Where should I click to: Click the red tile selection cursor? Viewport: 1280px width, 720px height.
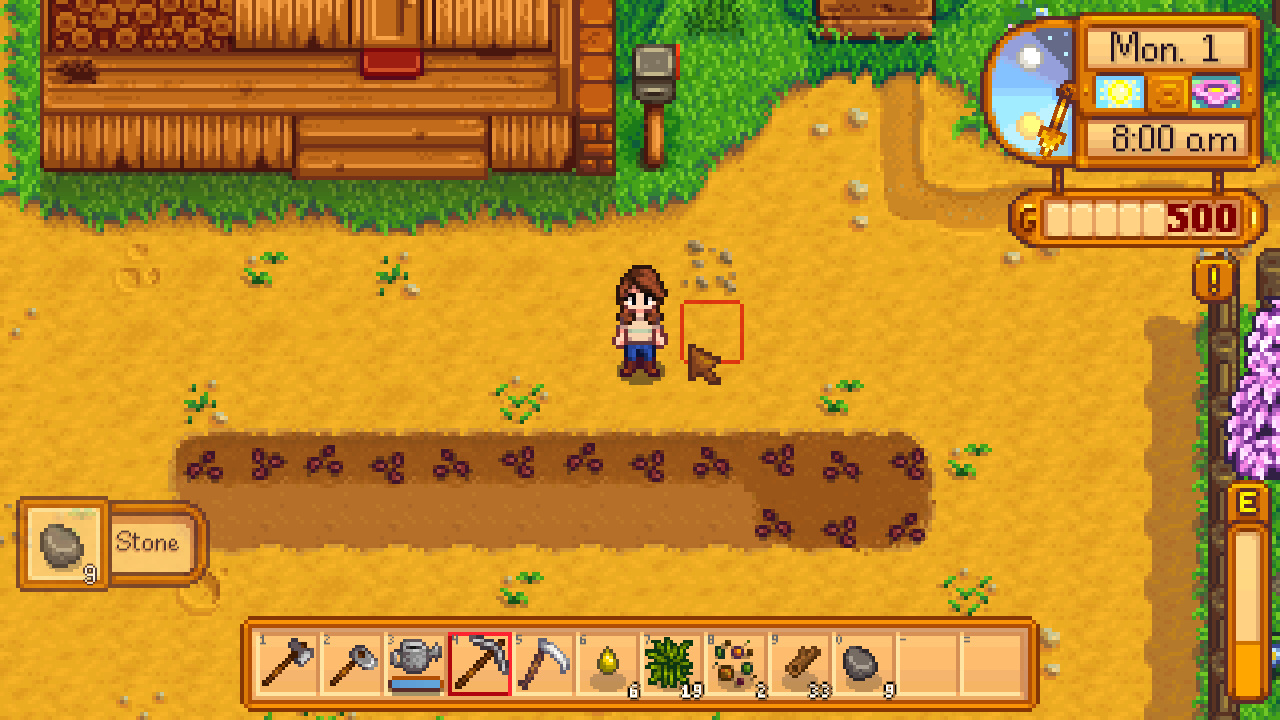coord(710,330)
